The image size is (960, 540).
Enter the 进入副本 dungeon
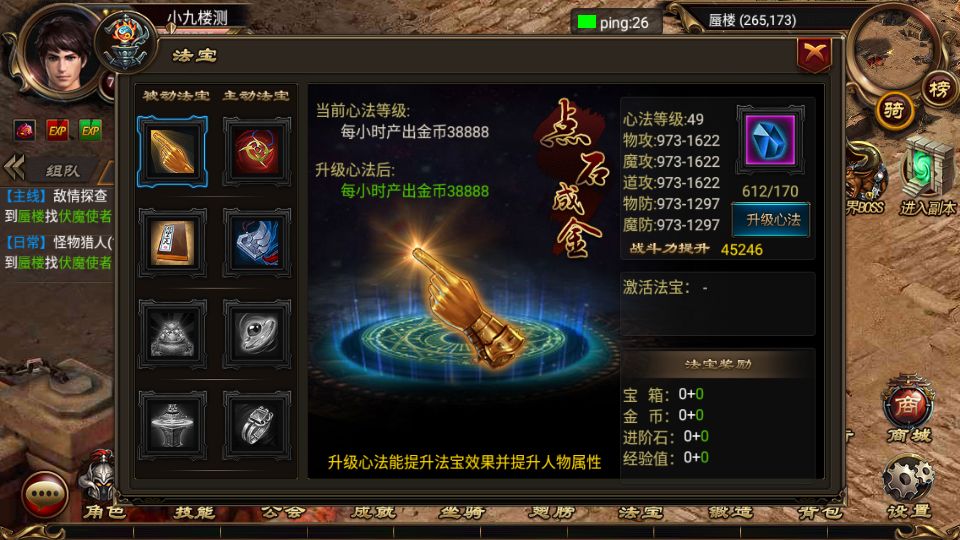(927, 177)
